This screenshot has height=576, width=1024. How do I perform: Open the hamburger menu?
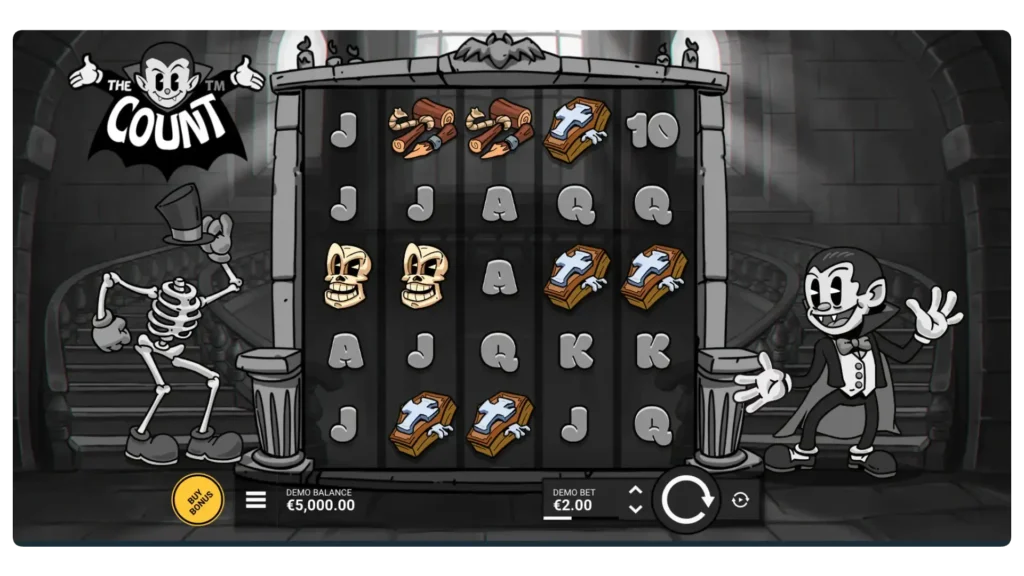point(256,500)
